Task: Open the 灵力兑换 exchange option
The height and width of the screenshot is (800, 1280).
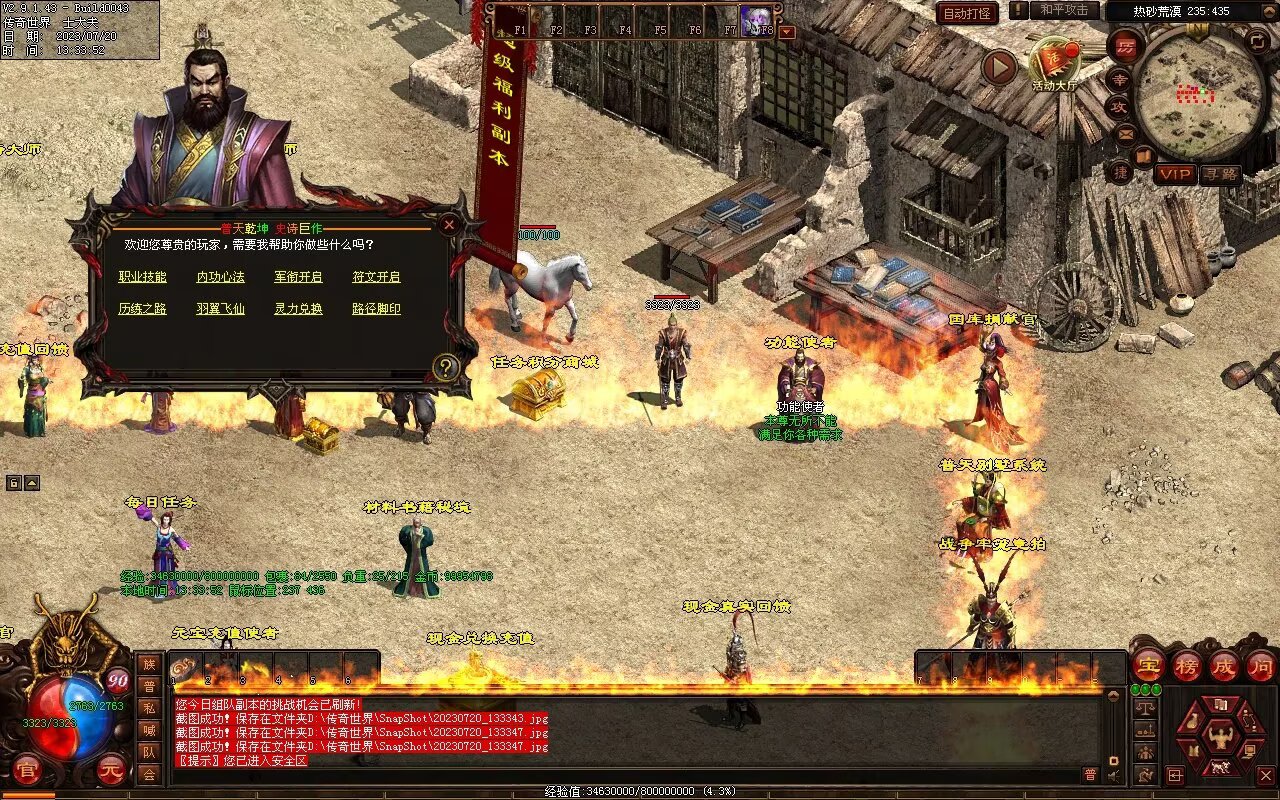Action: (x=299, y=309)
